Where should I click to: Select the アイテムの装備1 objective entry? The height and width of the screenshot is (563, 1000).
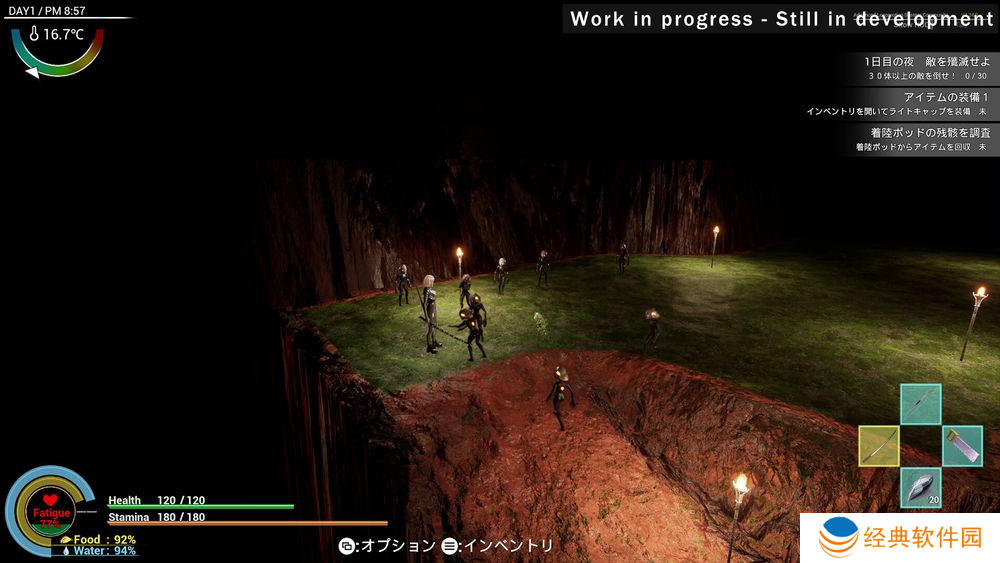[x=924, y=103]
